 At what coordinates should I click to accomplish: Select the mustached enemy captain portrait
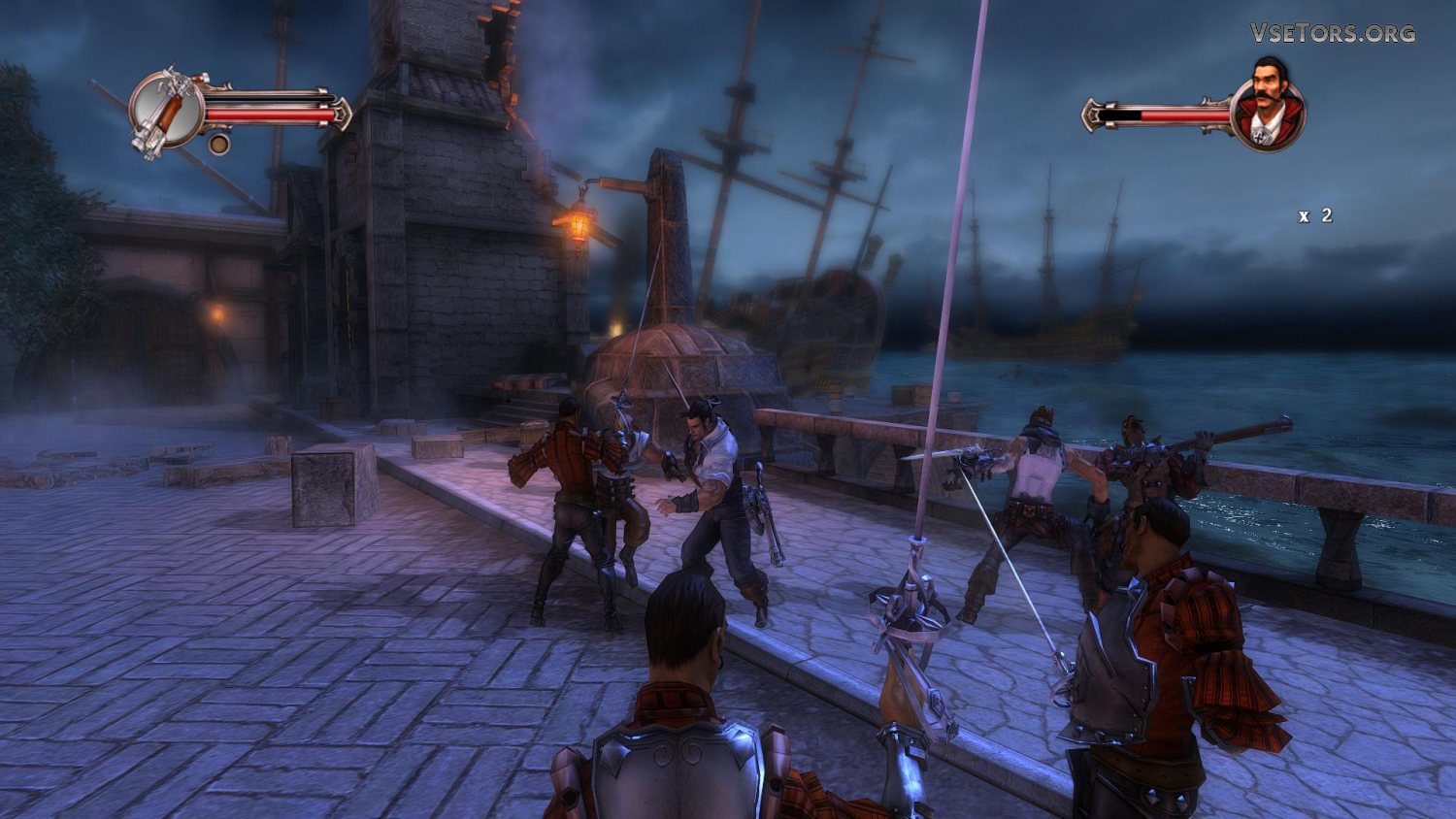click(1269, 107)
